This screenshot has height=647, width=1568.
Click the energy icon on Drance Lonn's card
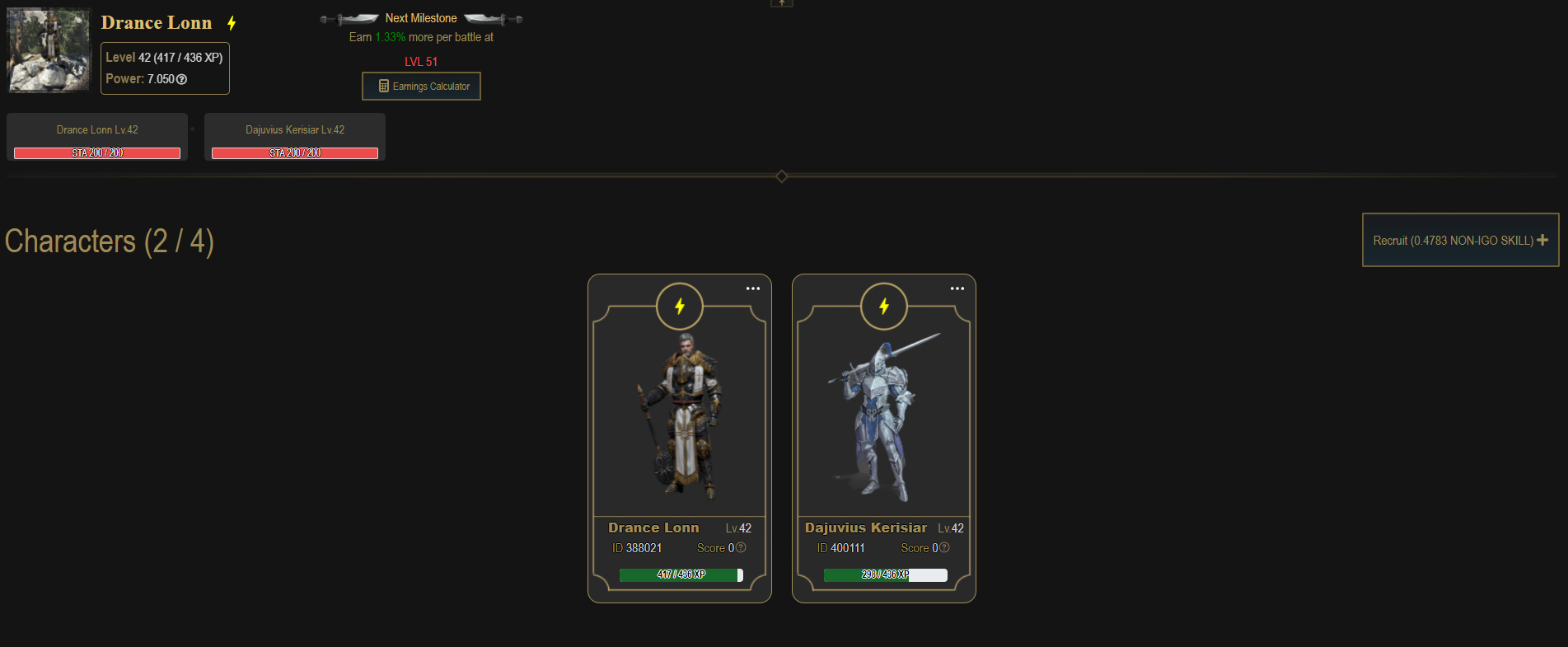679,306
